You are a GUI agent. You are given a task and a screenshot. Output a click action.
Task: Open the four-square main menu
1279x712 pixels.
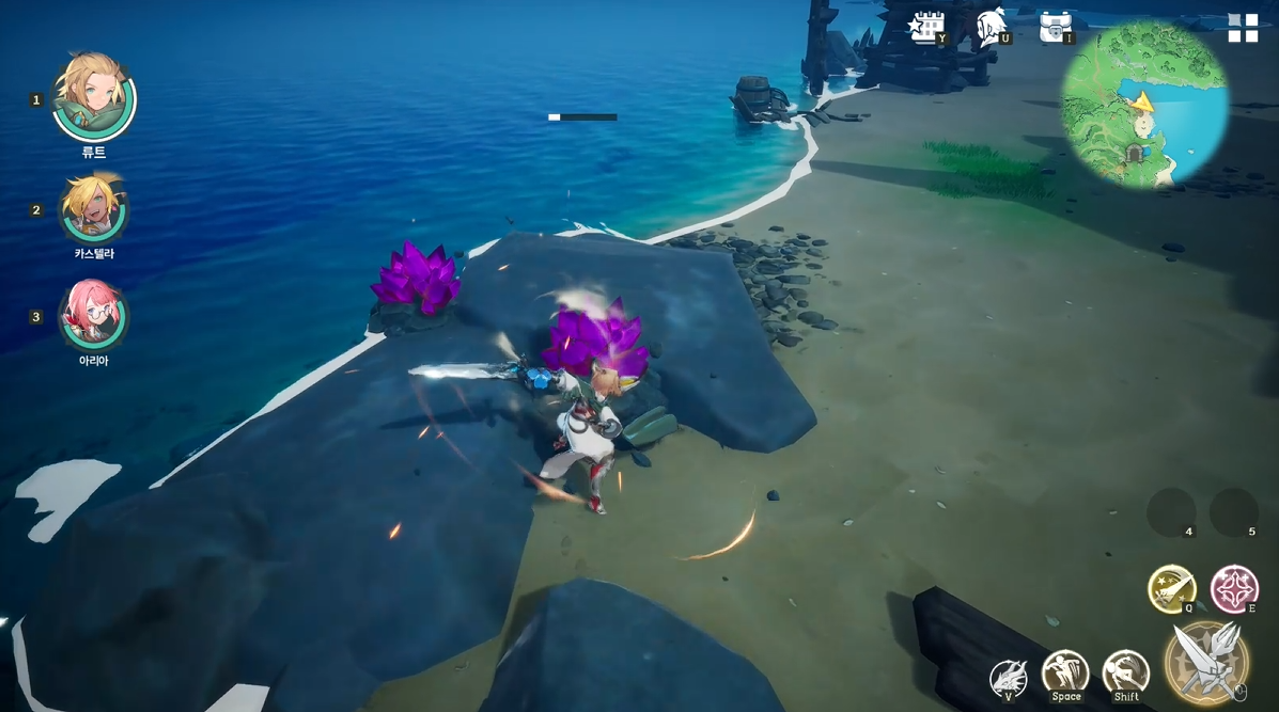(1243, 28)
